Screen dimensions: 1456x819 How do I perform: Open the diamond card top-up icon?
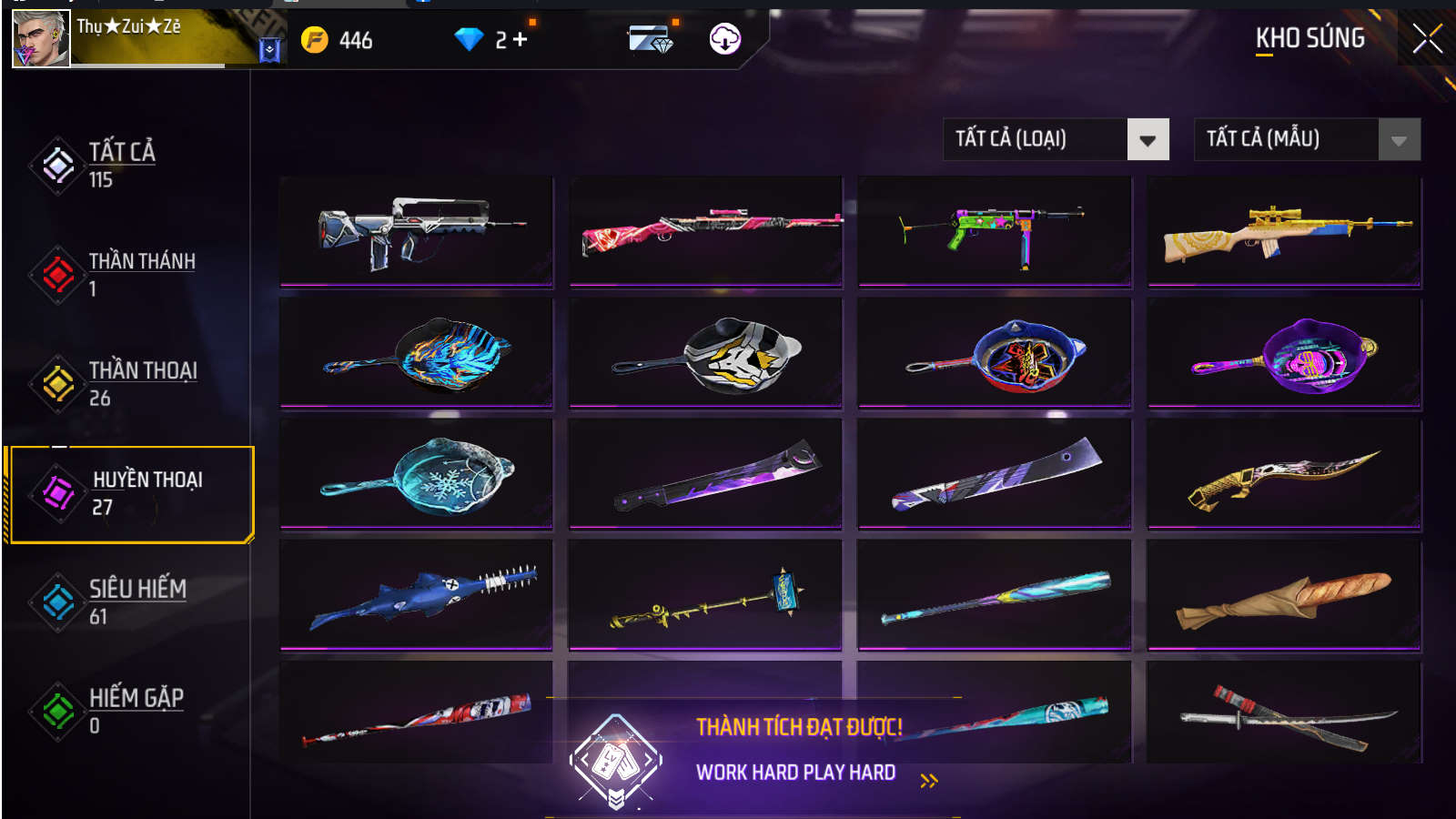pyautogui.click(x=650, y=39)
